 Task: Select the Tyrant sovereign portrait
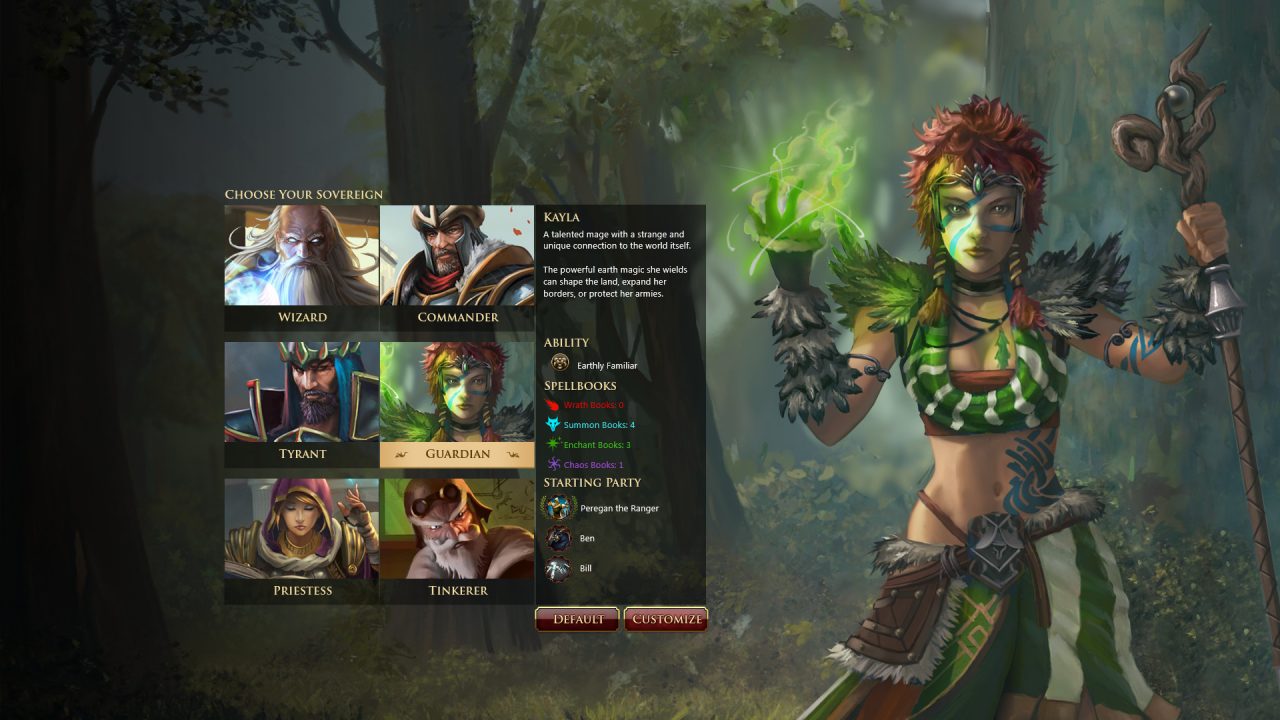(300, 390)
